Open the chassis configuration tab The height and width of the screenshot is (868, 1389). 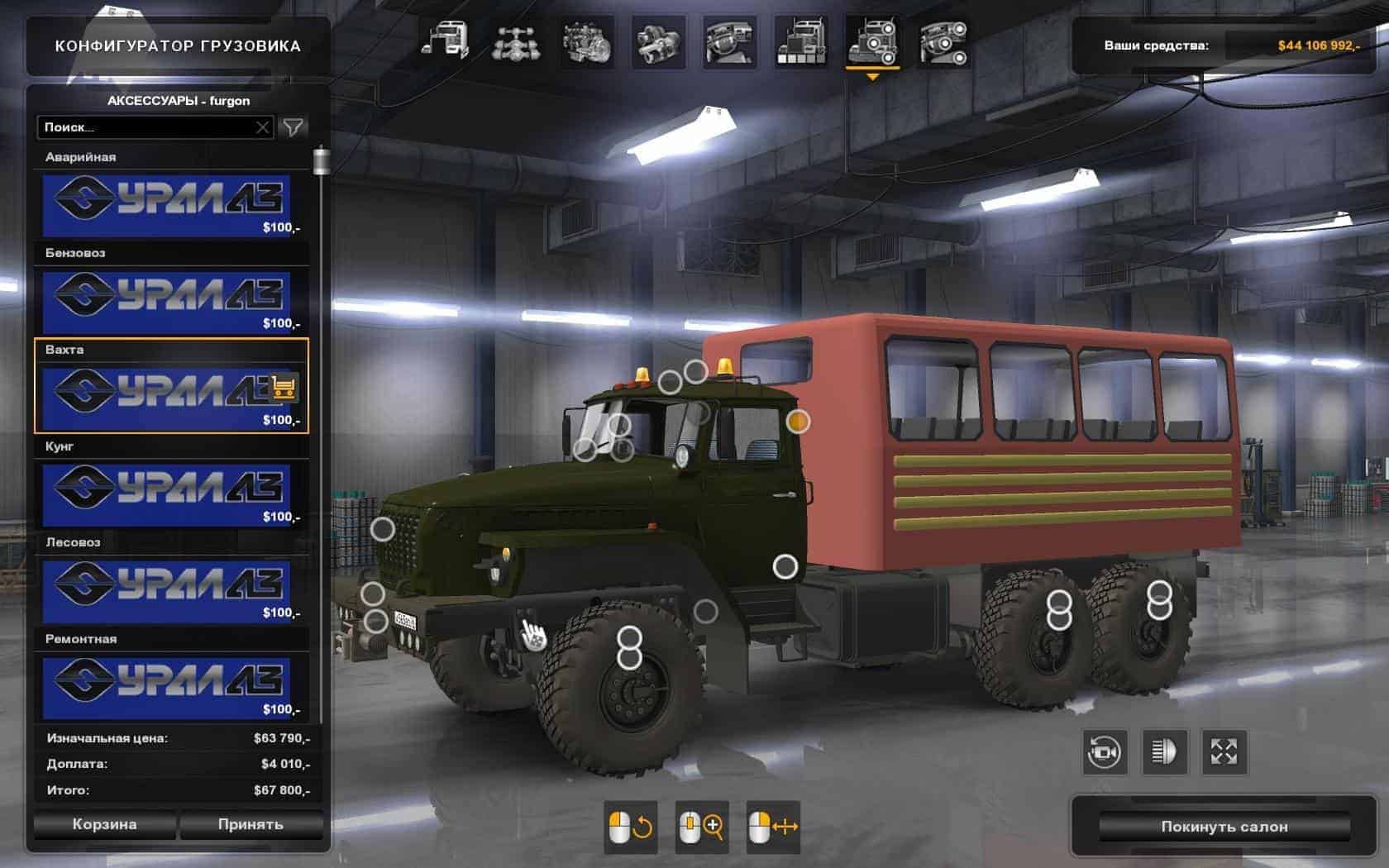point(517,41)
